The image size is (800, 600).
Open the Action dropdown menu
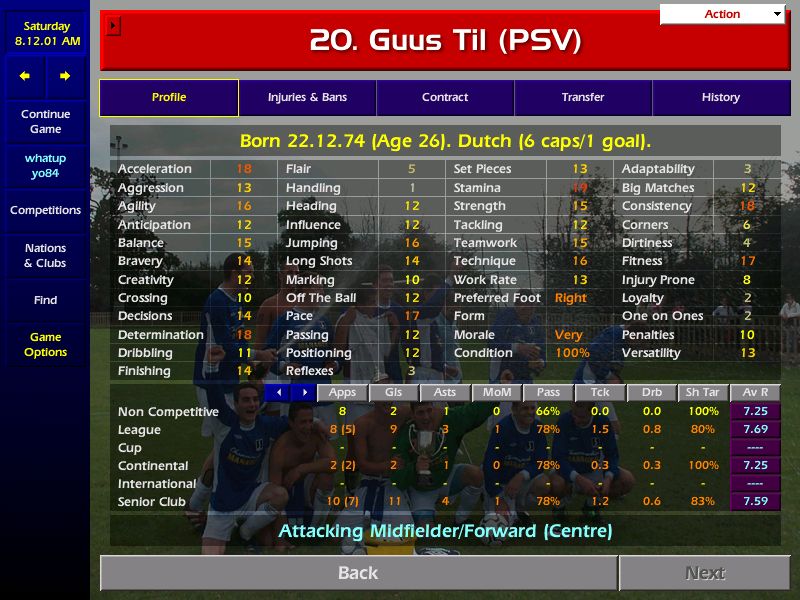pos(722,14)
